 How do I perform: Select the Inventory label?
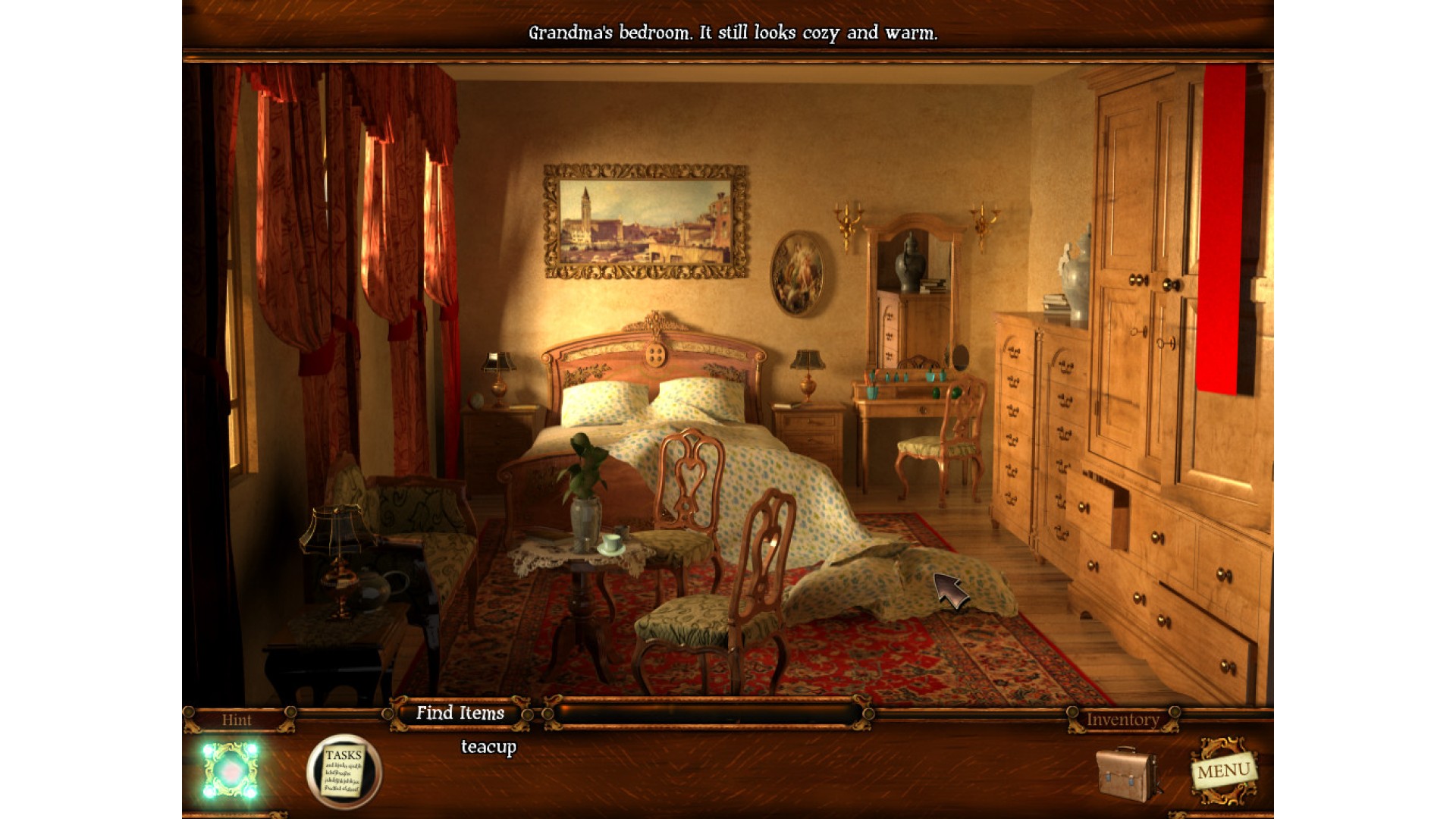point(1122,720)
